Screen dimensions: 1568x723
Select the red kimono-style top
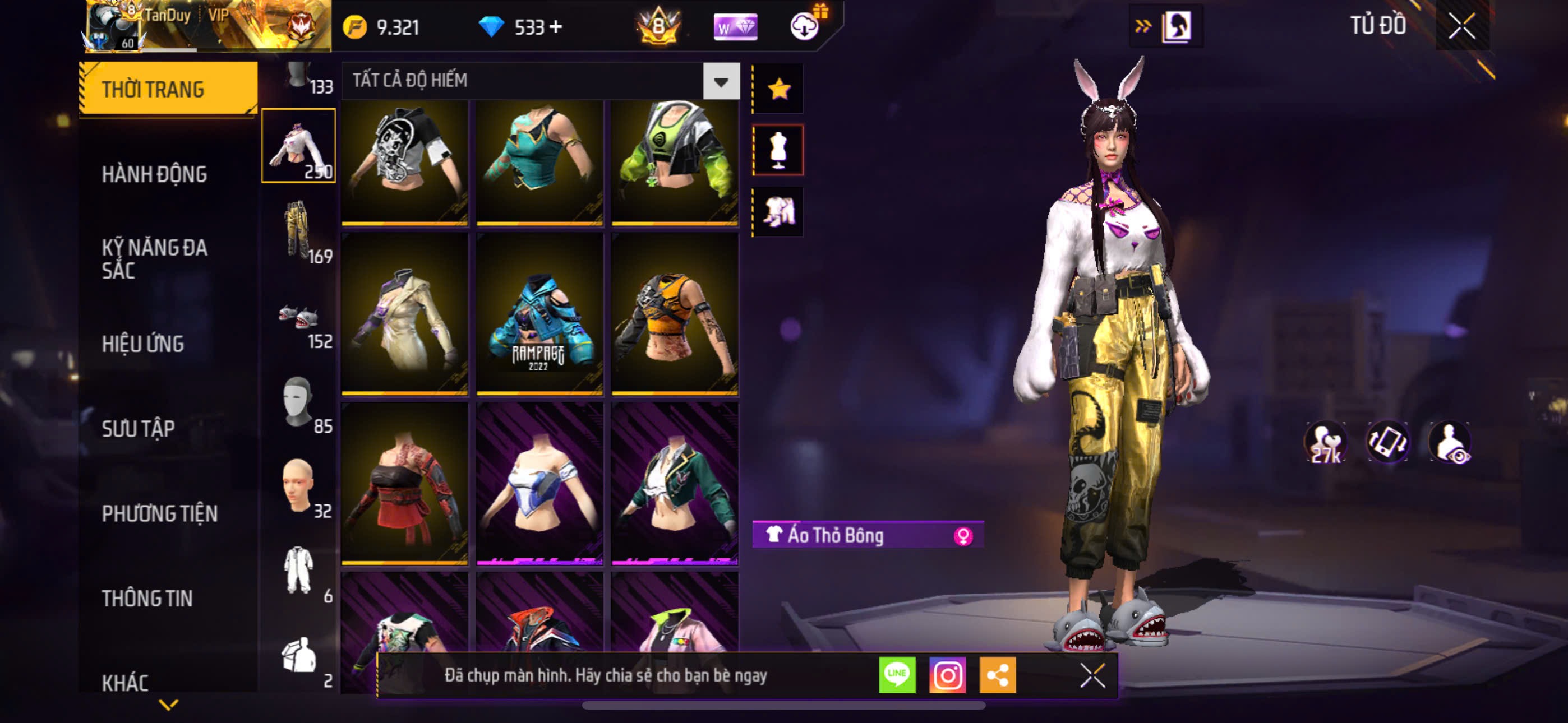click(405, 484)
